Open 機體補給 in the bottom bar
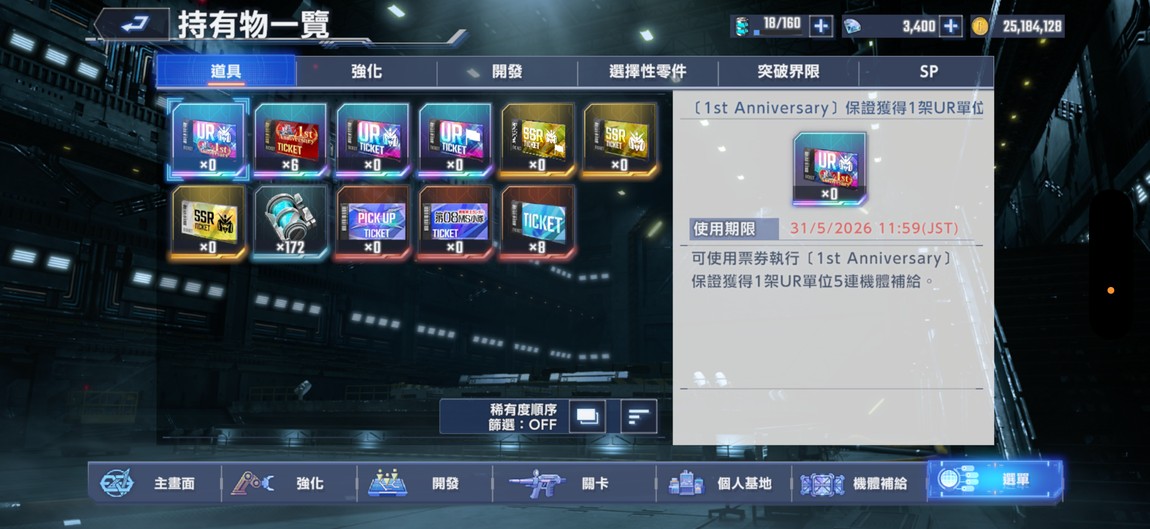 pos(856,483)
